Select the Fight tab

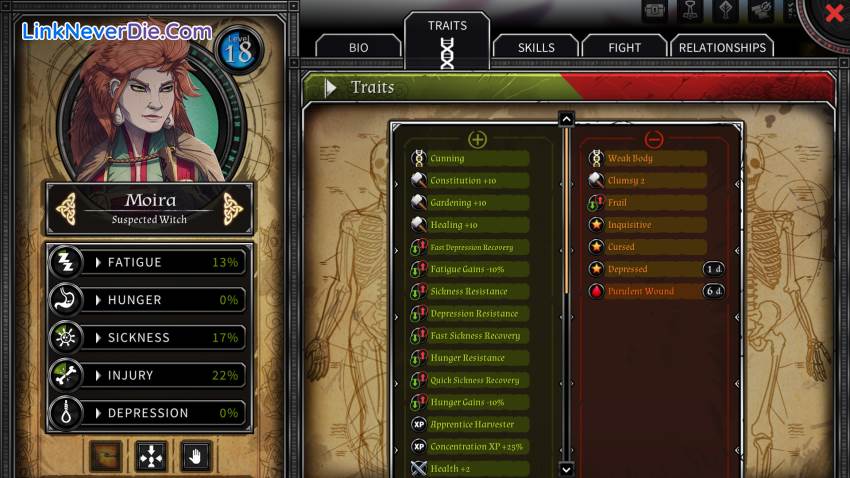click(x=624, y=47)
